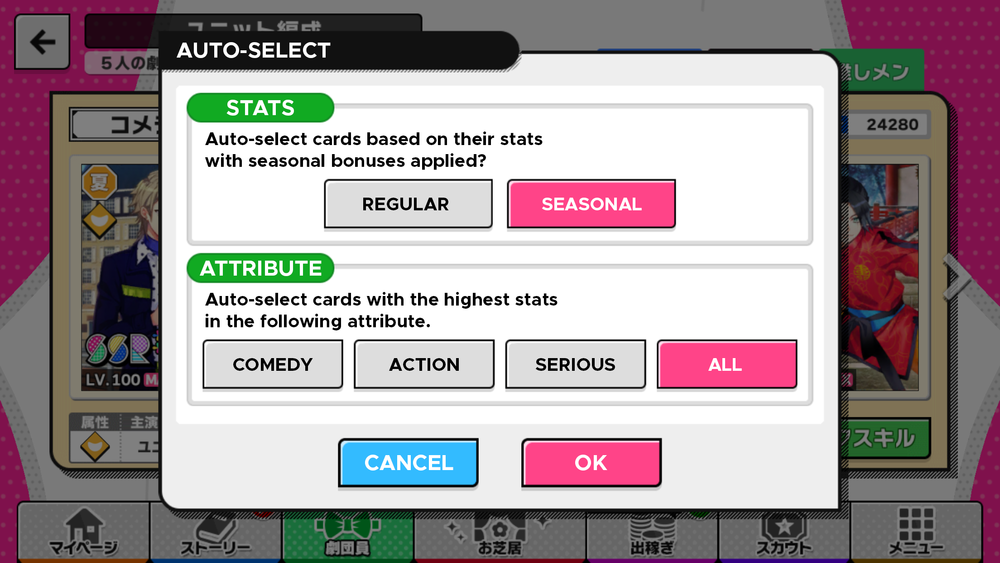Select the SEASONAL stats option
The height and width of the screenshot is (563, 1000).
(591, 204)
